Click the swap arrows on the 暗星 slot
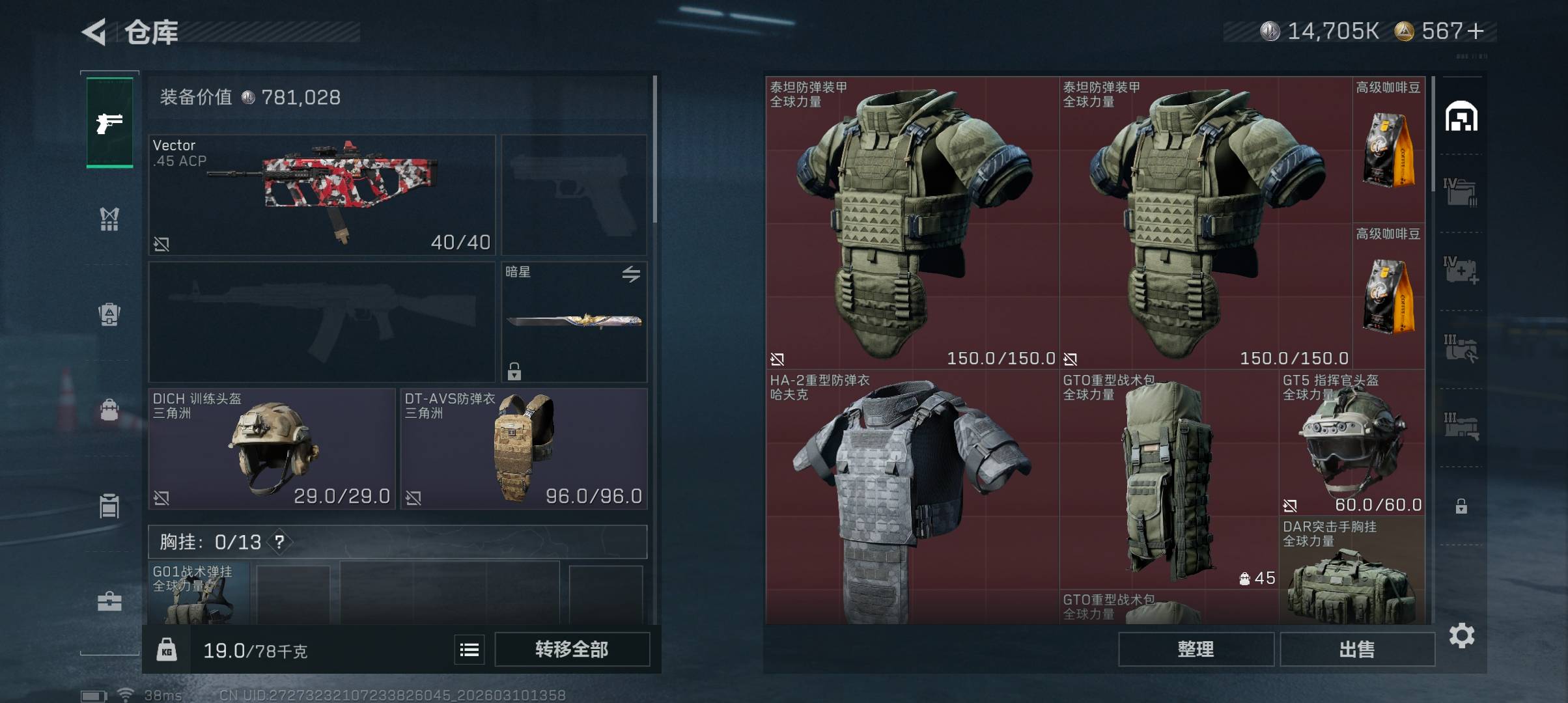The image size is (1568, 703). point(630,274)
